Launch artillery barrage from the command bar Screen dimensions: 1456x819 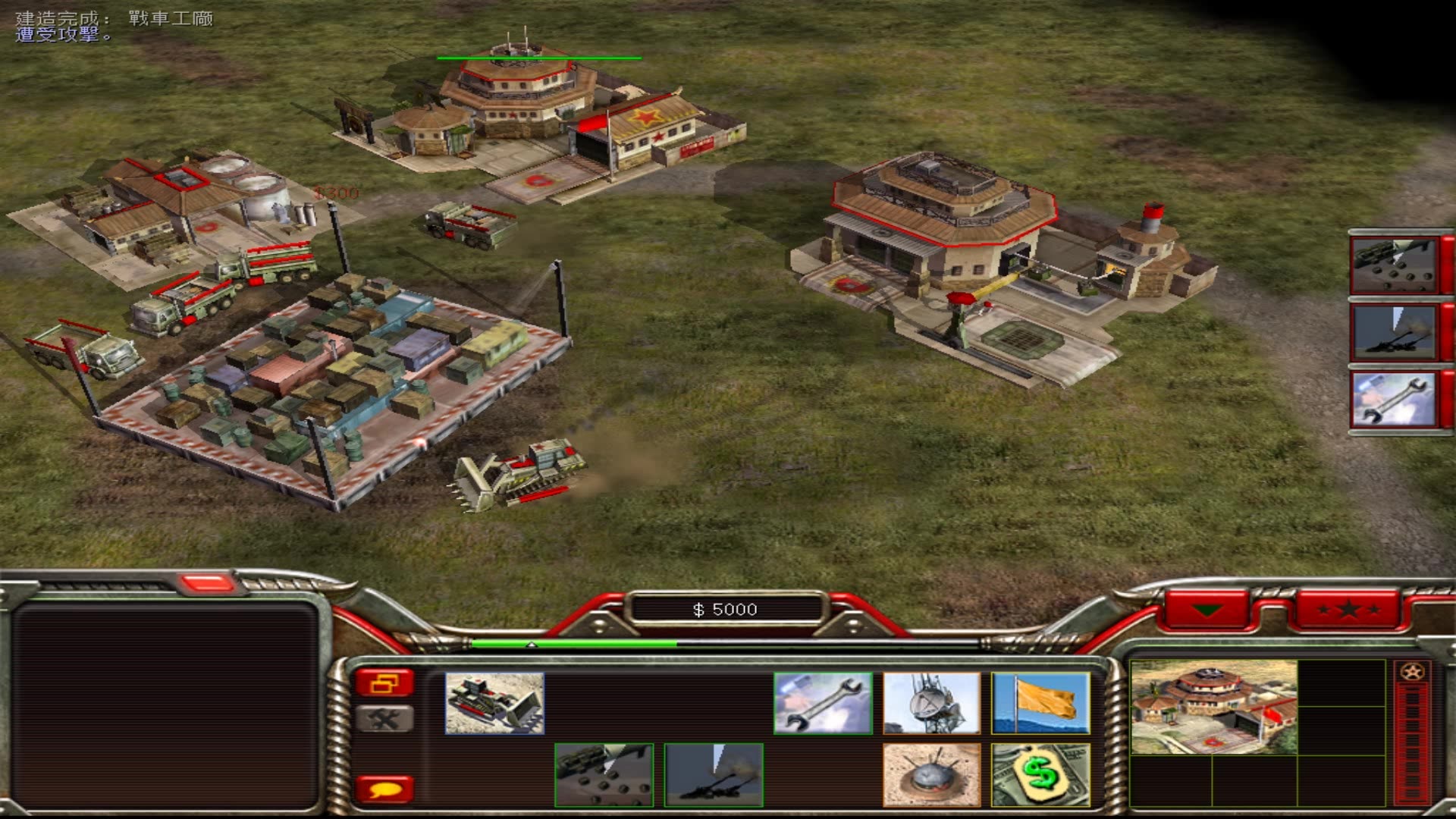pyautogui.click(x=714, y=774)
